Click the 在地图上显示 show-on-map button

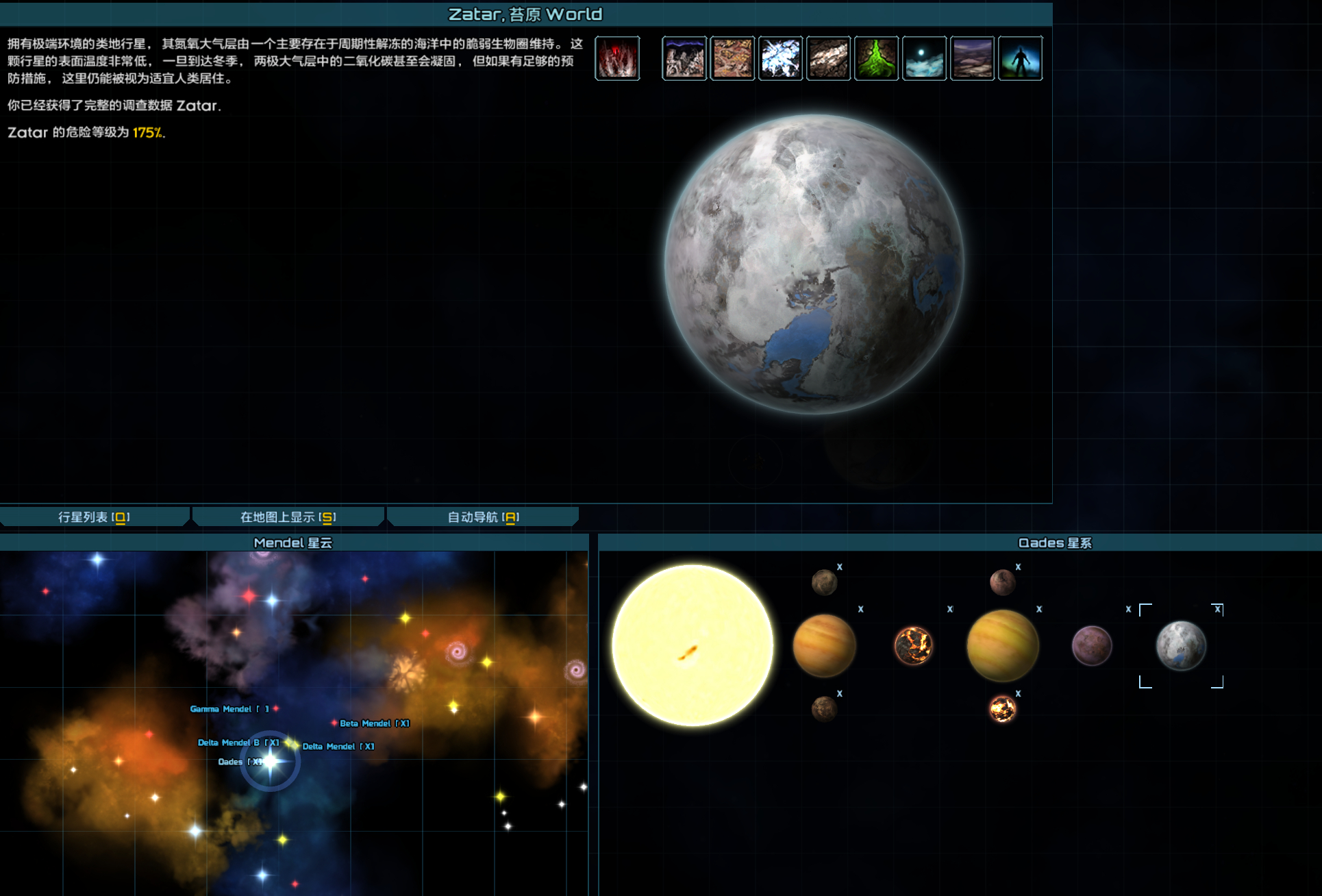coord(288,517)
